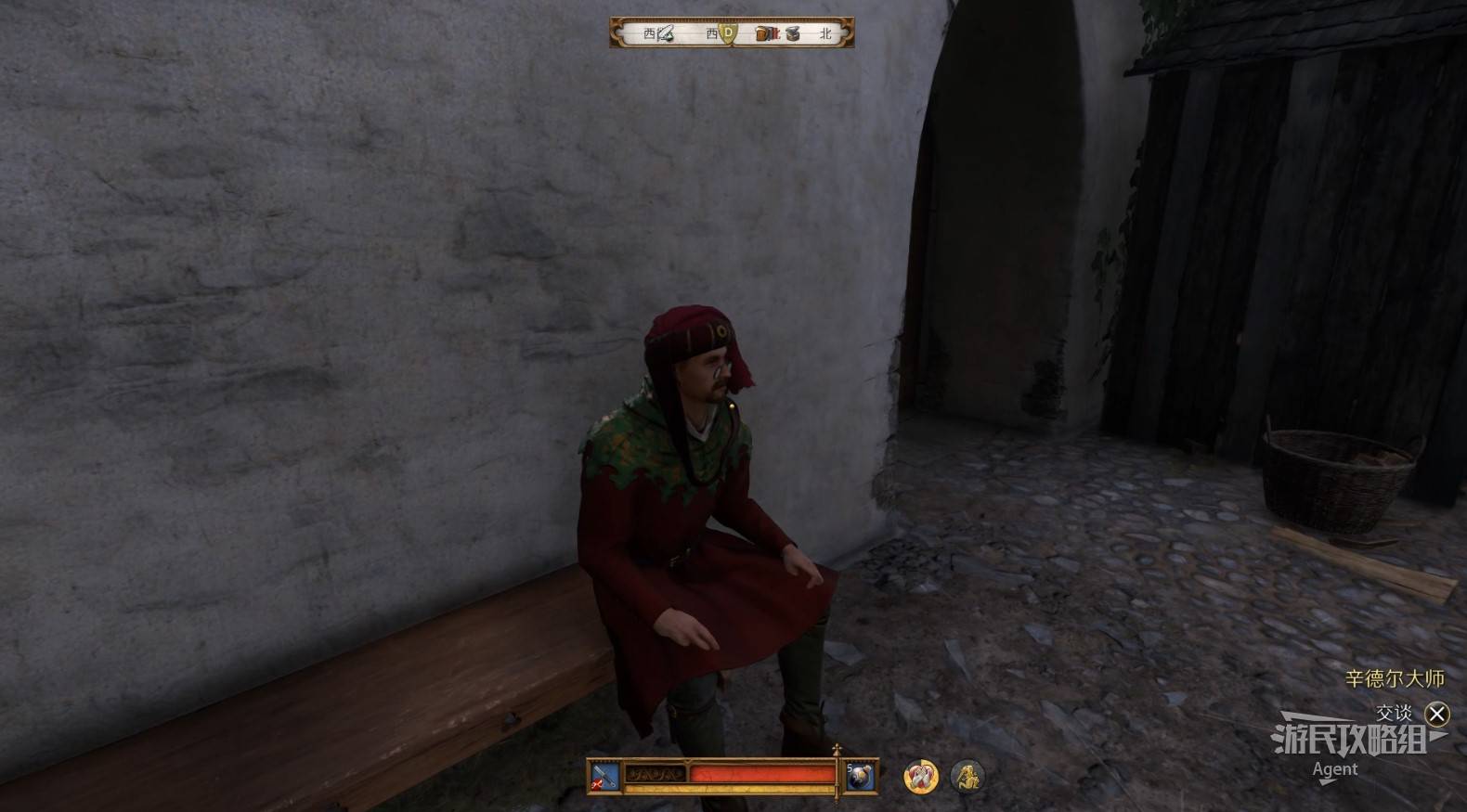Select the round flask item slot showing 5

click(860, 776)
